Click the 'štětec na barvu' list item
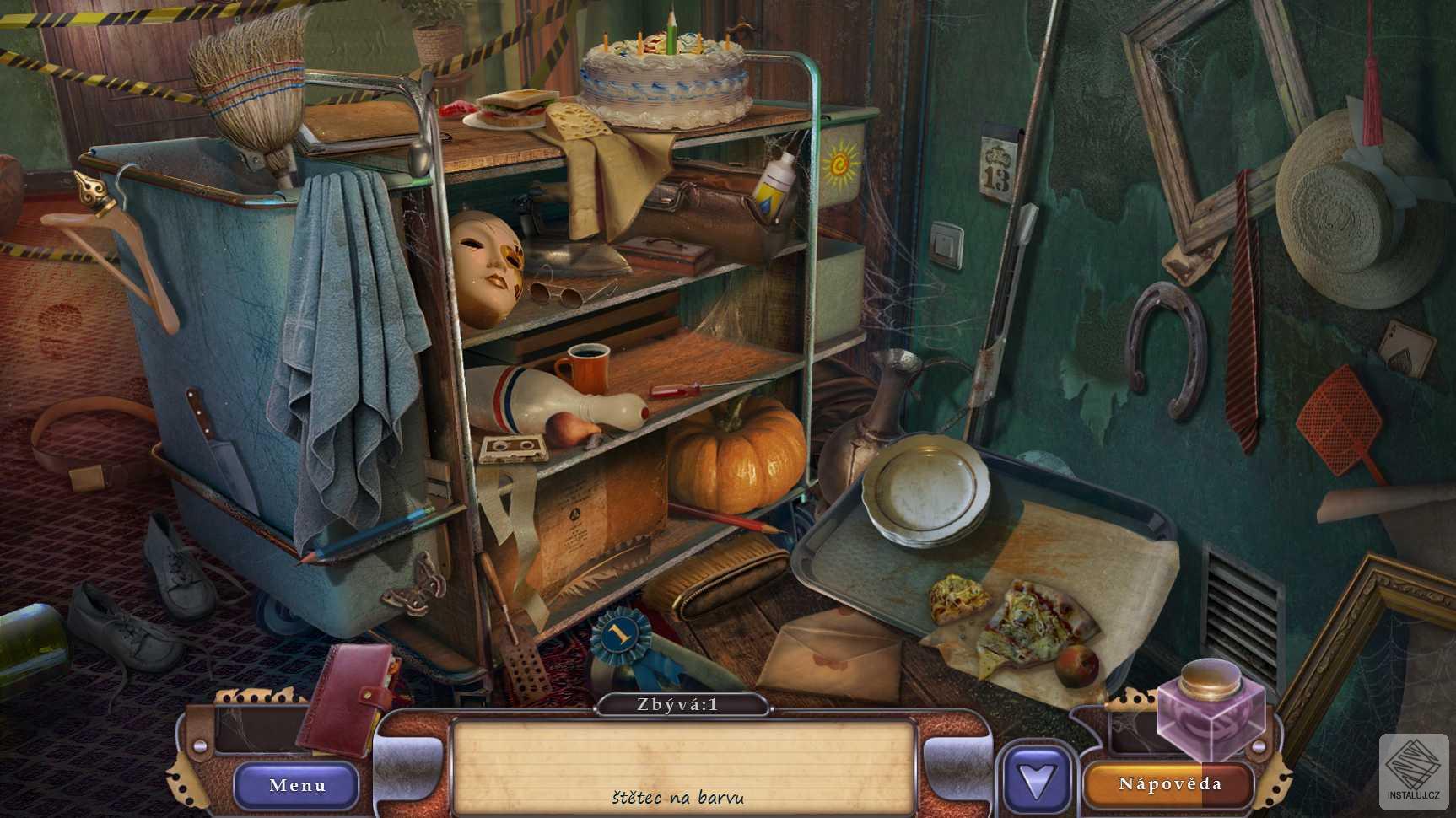This screenshot has height=818, width=1456. click(x=678, y=797)
